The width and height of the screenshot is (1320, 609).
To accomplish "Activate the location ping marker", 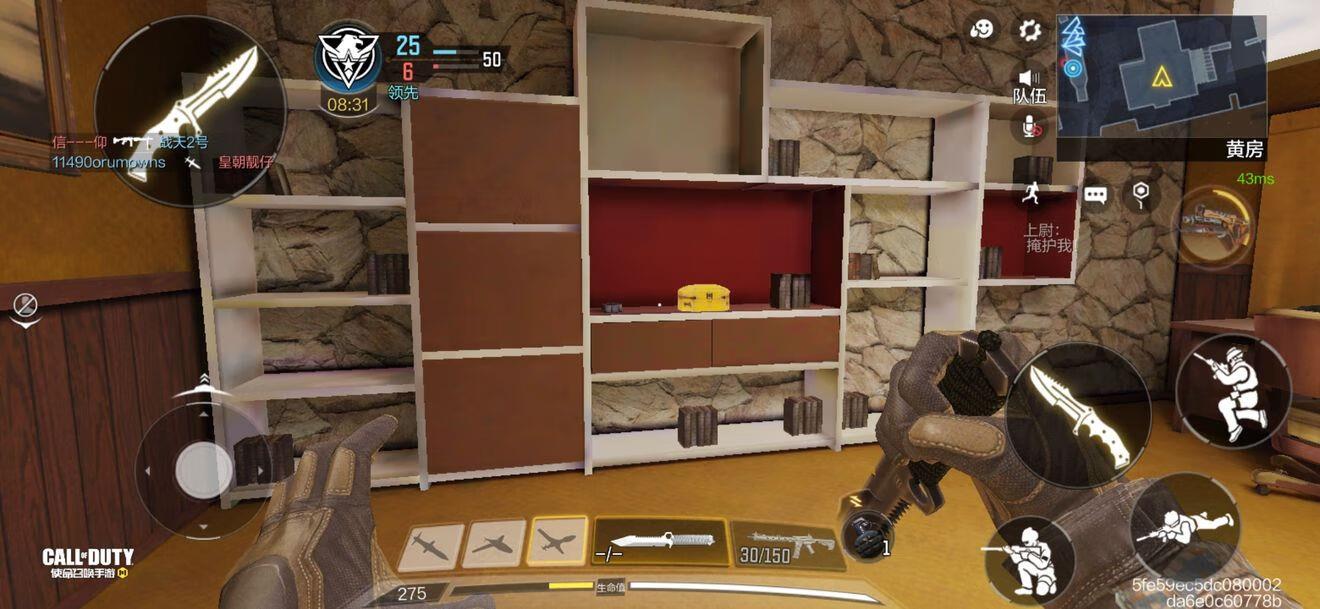I will click(x=1141, y=195).
